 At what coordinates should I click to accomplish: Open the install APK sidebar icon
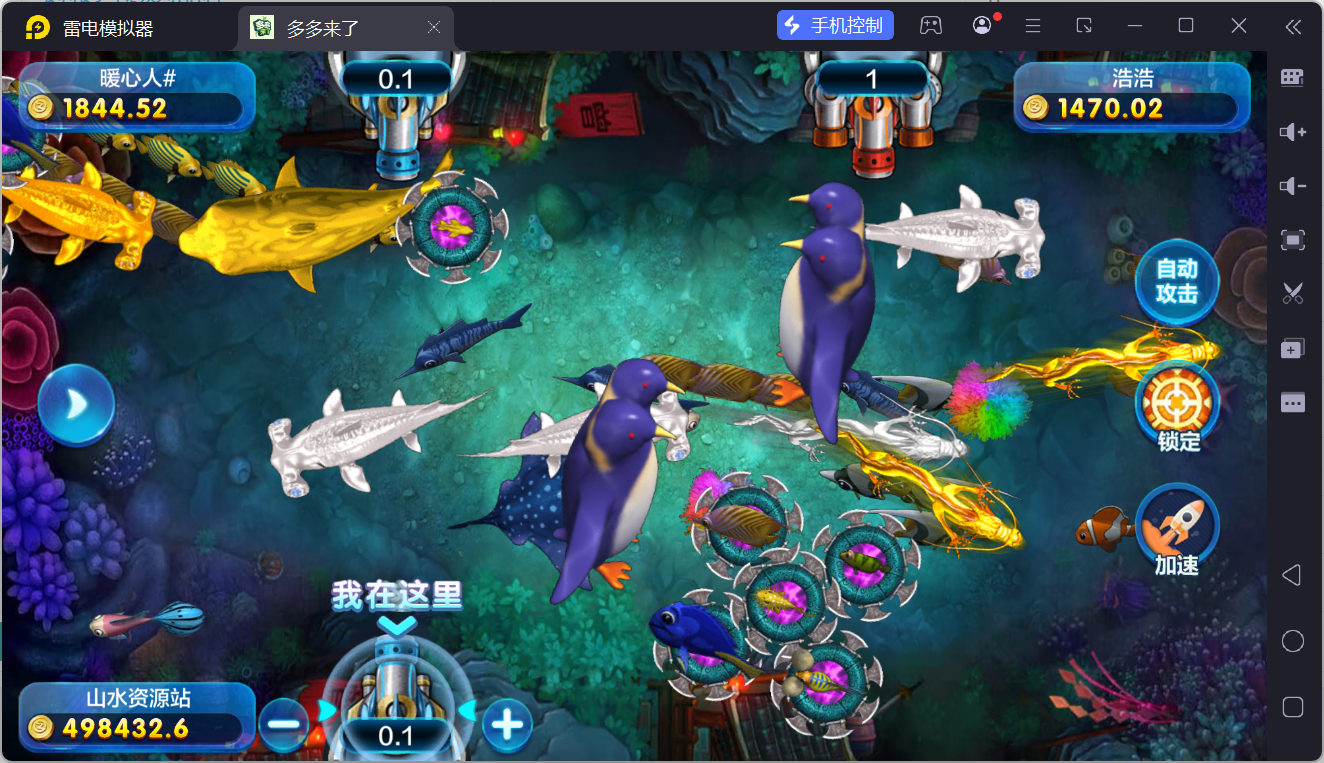(x=1292, y=347)
